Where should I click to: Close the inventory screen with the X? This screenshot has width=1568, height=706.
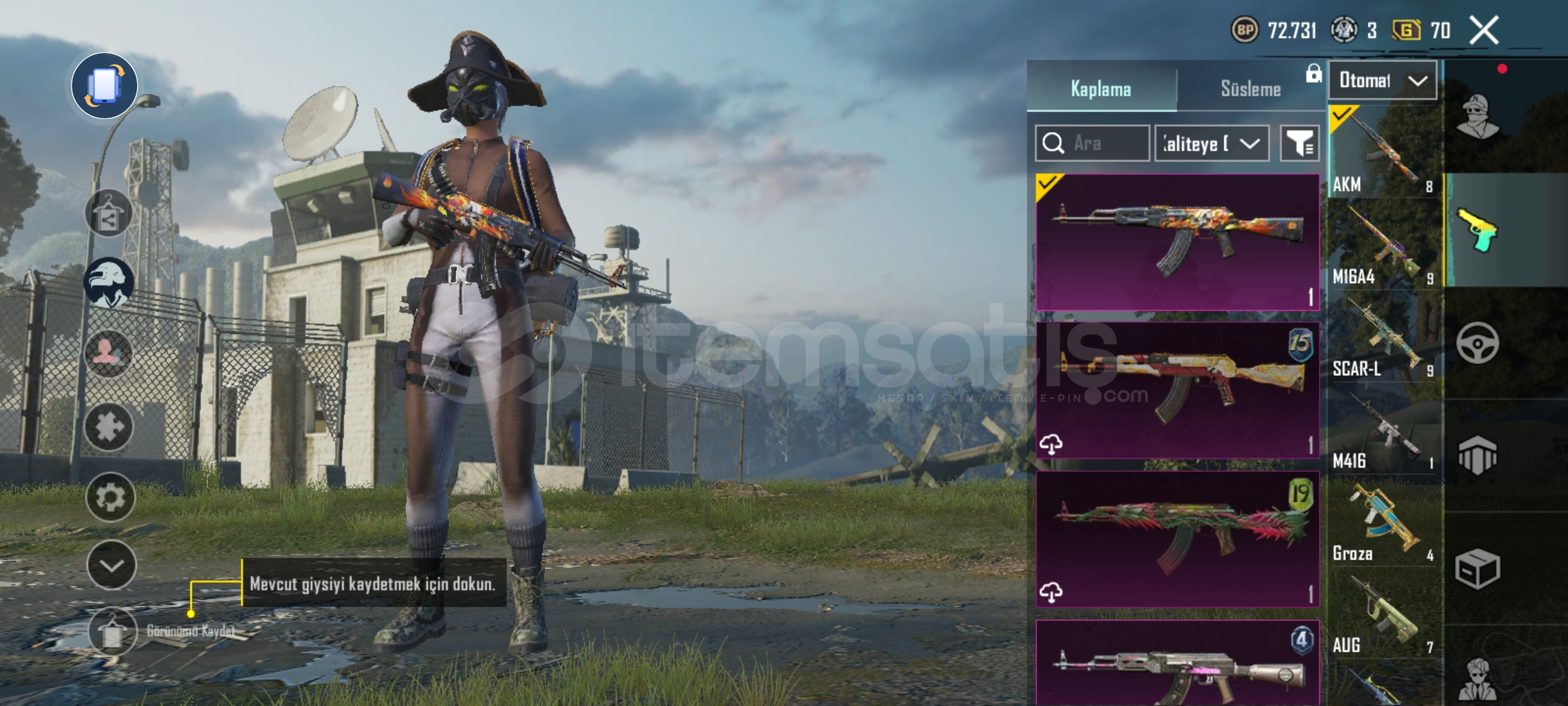(x=1484, y=30)
